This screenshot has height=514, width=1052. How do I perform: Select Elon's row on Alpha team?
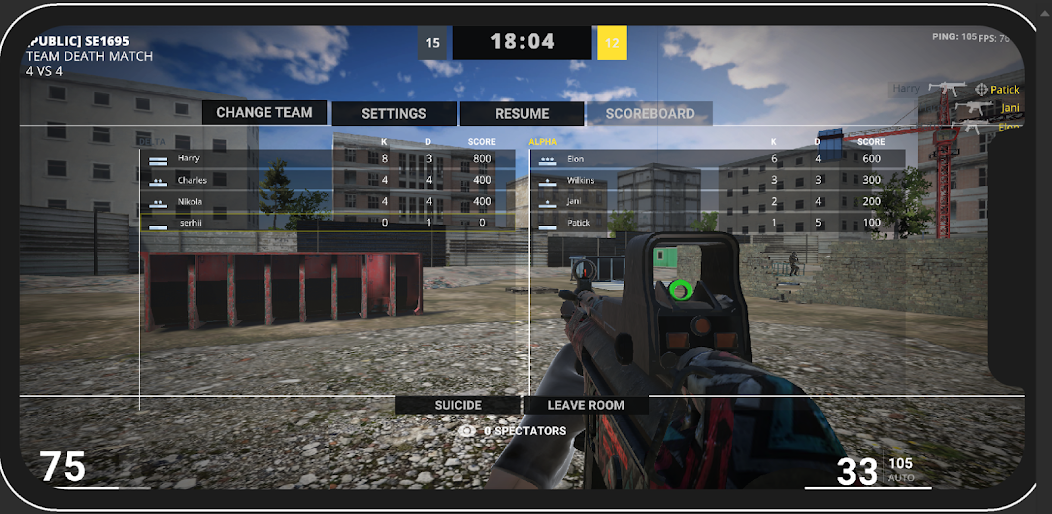pyautogui.click(x=718, y=159)
